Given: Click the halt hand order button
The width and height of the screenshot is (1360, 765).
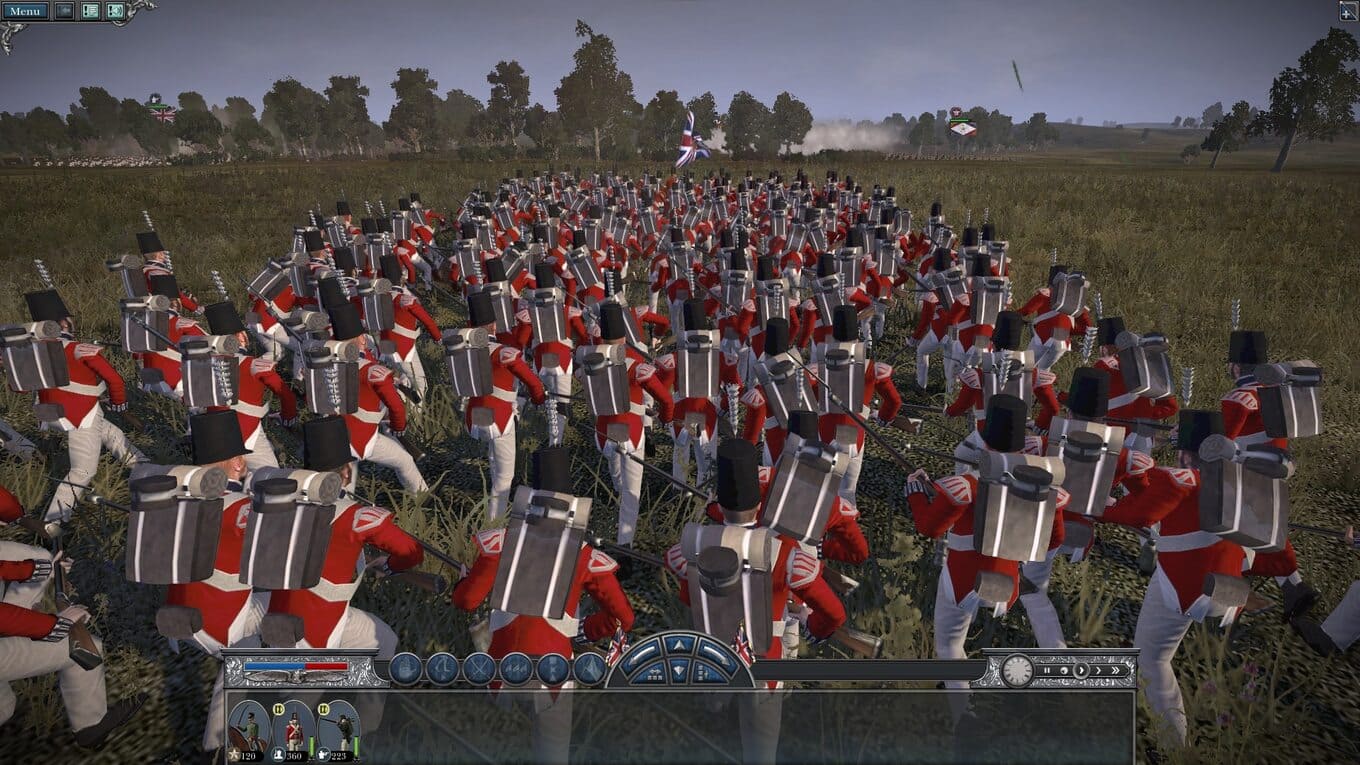Looking at the screenshot, I should click(x=405, y=668).
